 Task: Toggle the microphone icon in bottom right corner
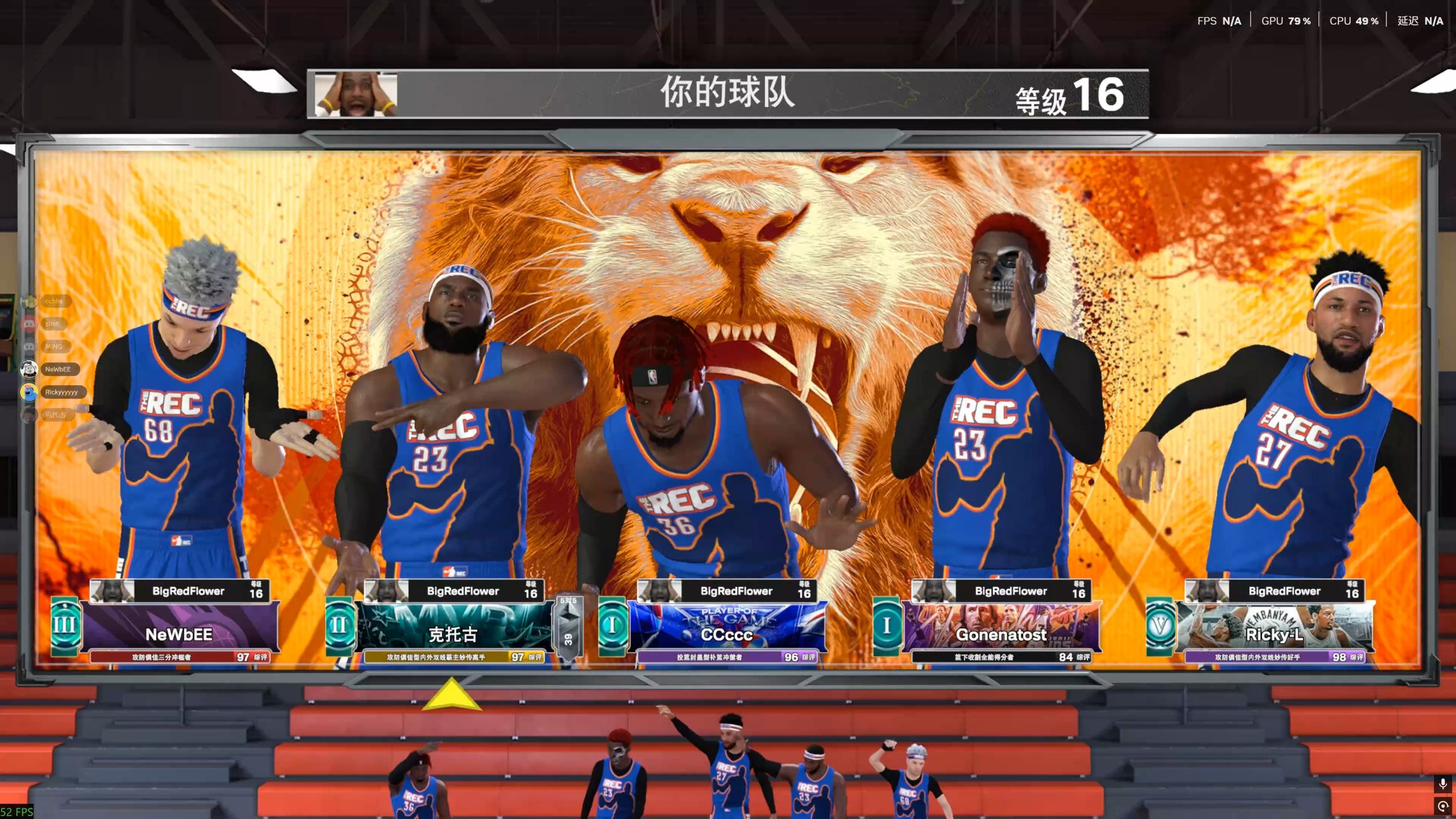pos(1443,783)
